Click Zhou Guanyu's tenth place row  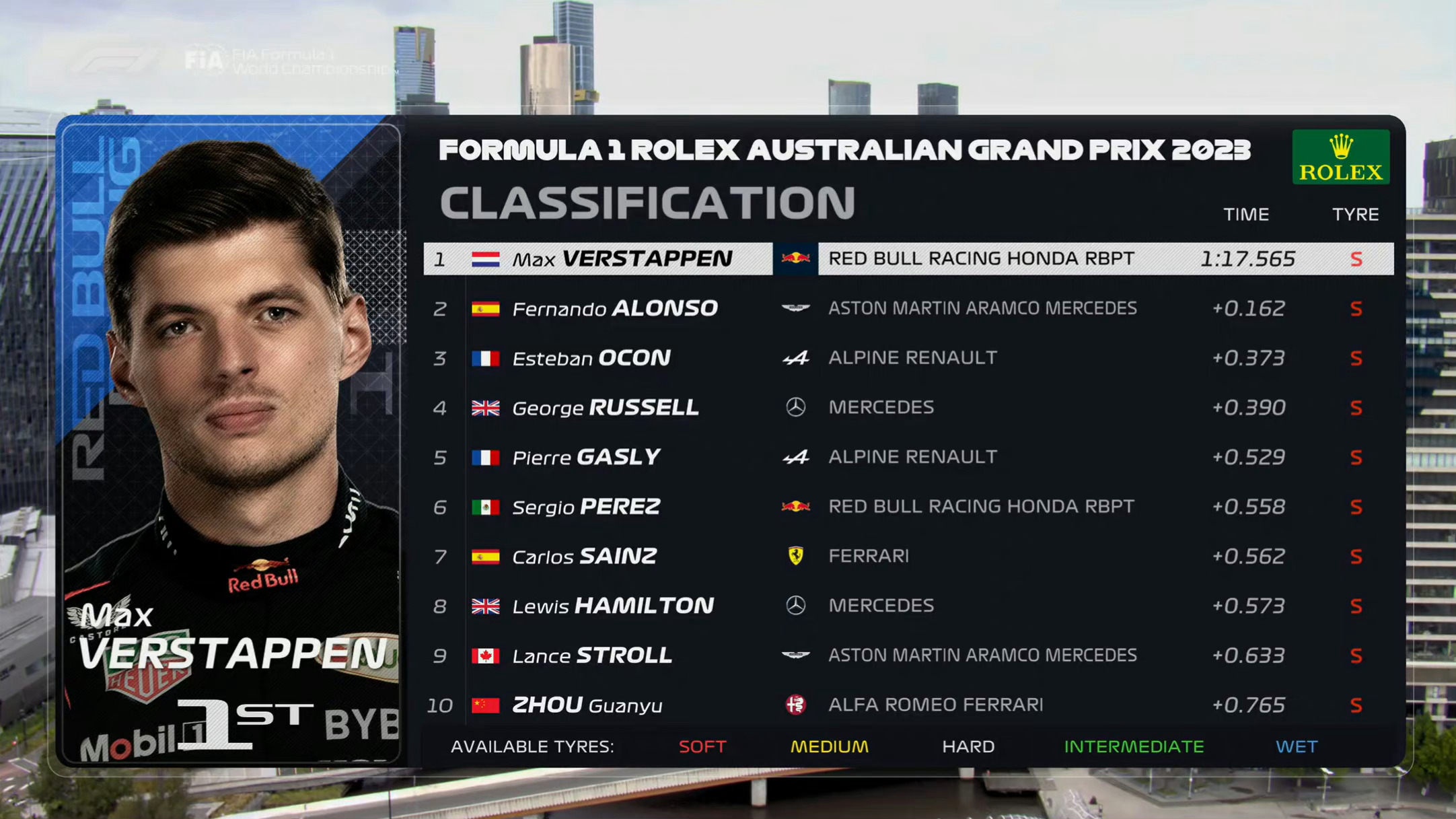click(x=908, y=705)
